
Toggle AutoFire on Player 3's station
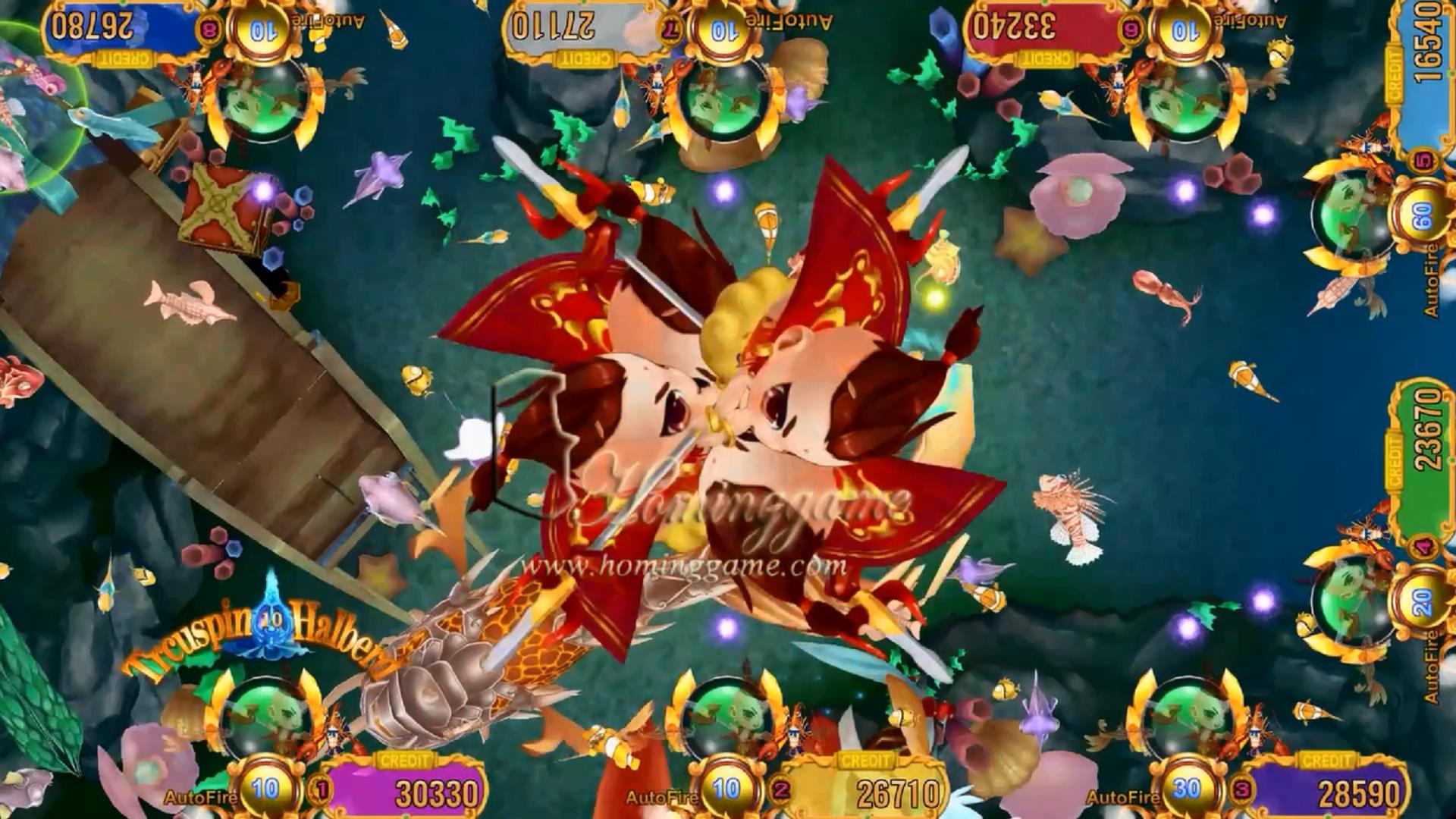click(x=1122, y=798)
